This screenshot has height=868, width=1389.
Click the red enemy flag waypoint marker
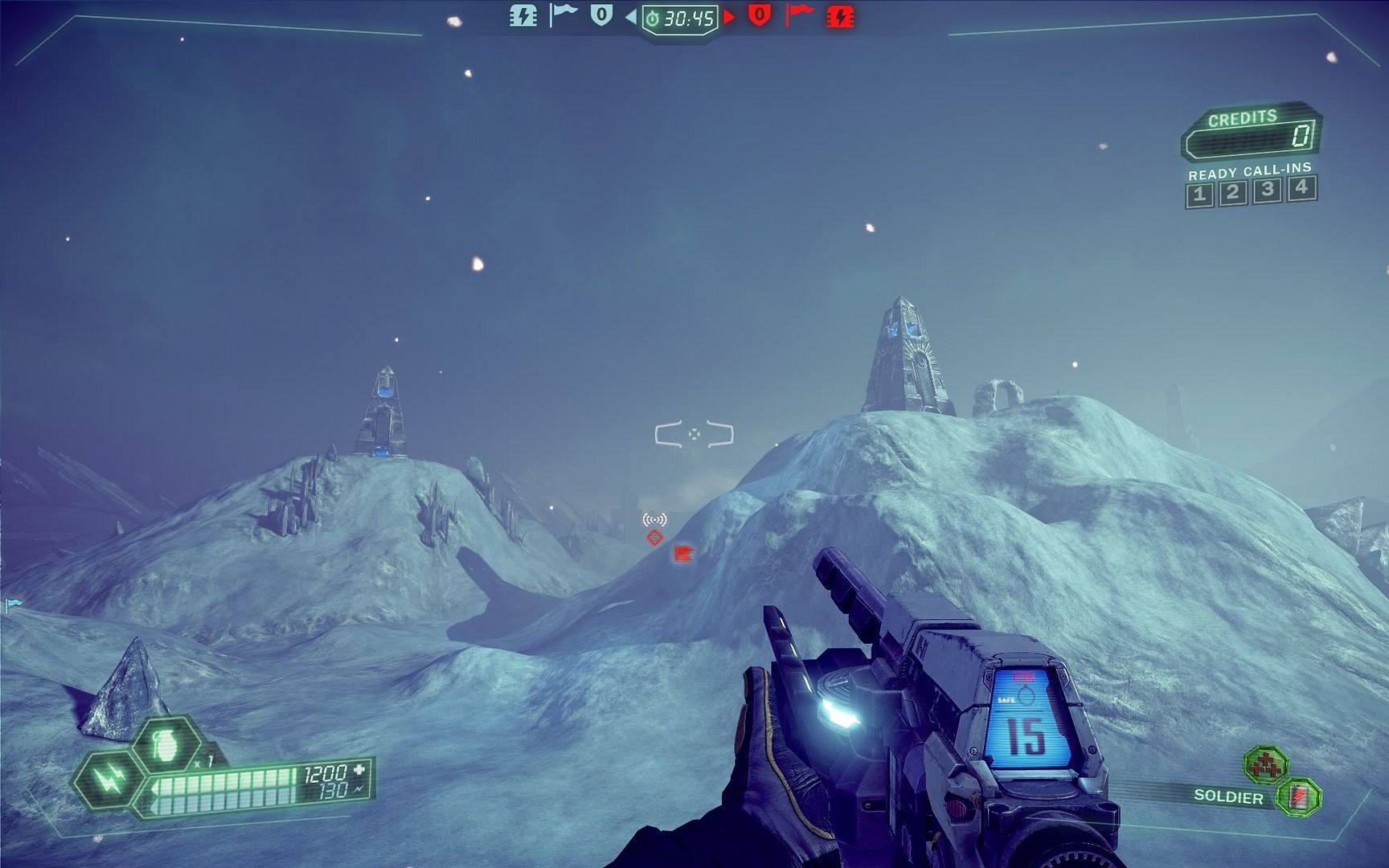[x=683, y=553]
